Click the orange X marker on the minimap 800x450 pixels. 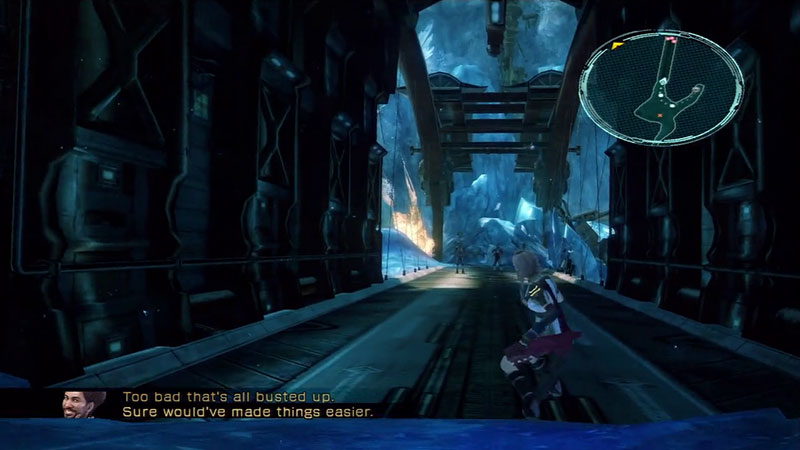pos(660,115)
